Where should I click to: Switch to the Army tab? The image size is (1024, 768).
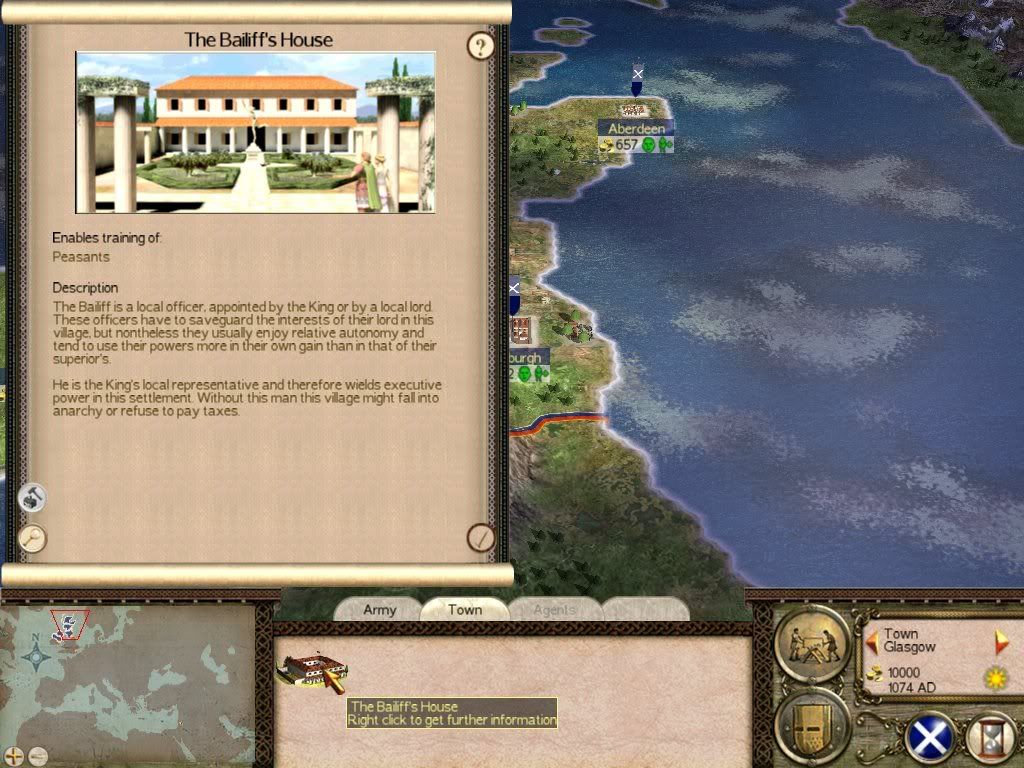point(380,610)
